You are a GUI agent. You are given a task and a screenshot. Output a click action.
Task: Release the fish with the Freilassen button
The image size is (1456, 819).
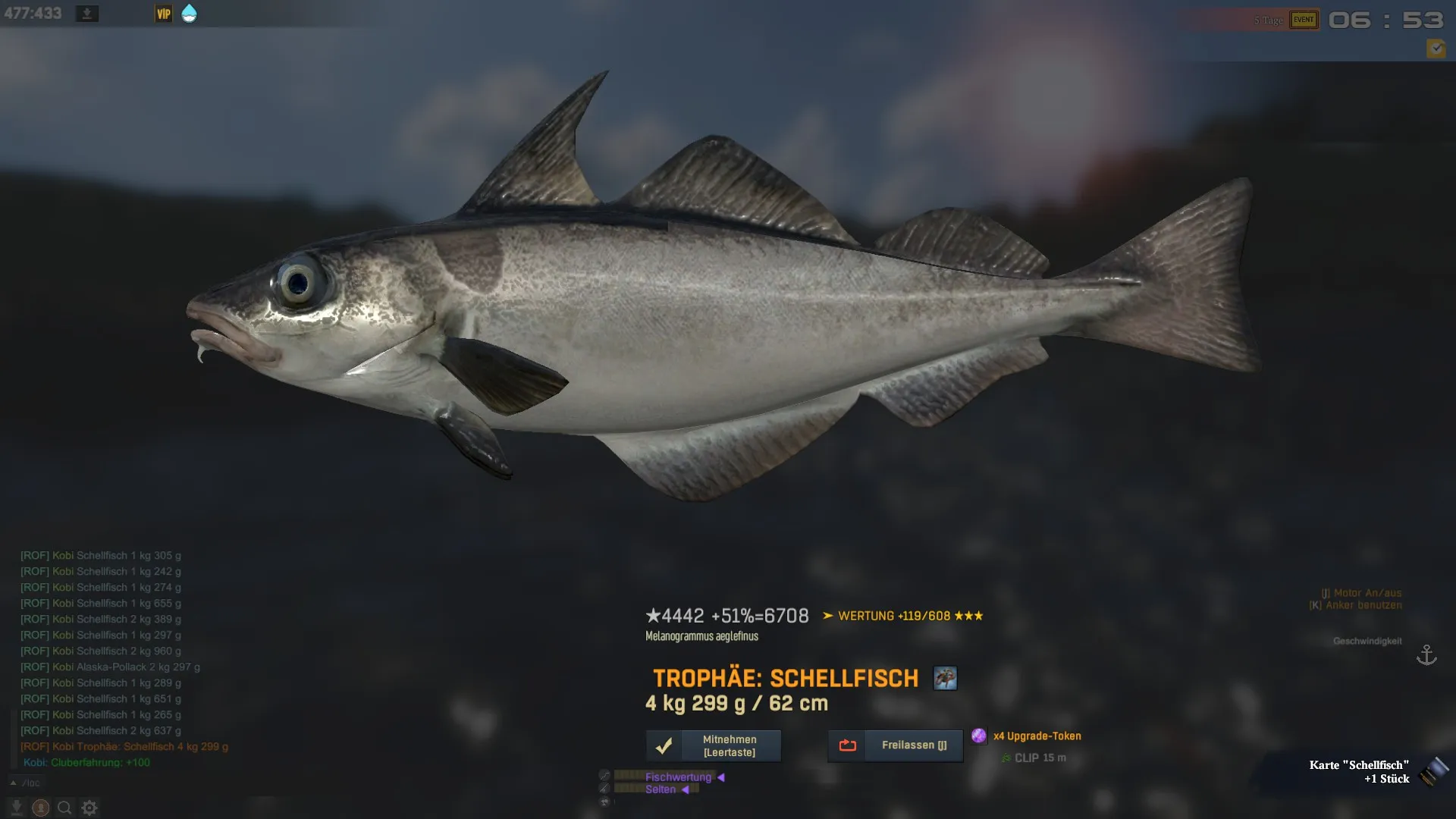tap(895, 745)
